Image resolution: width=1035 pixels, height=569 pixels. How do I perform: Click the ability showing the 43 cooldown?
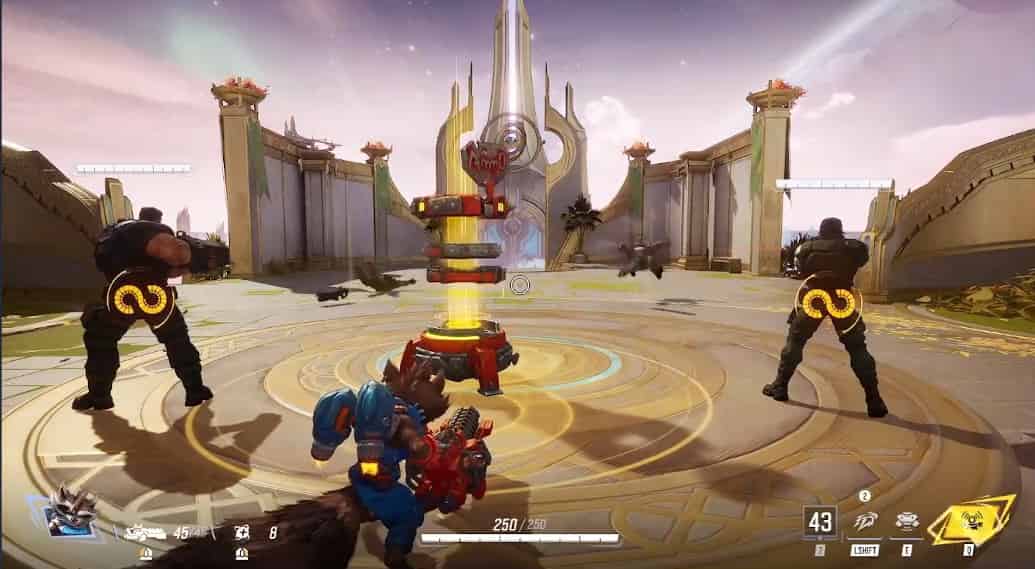(x=820, y=522)
